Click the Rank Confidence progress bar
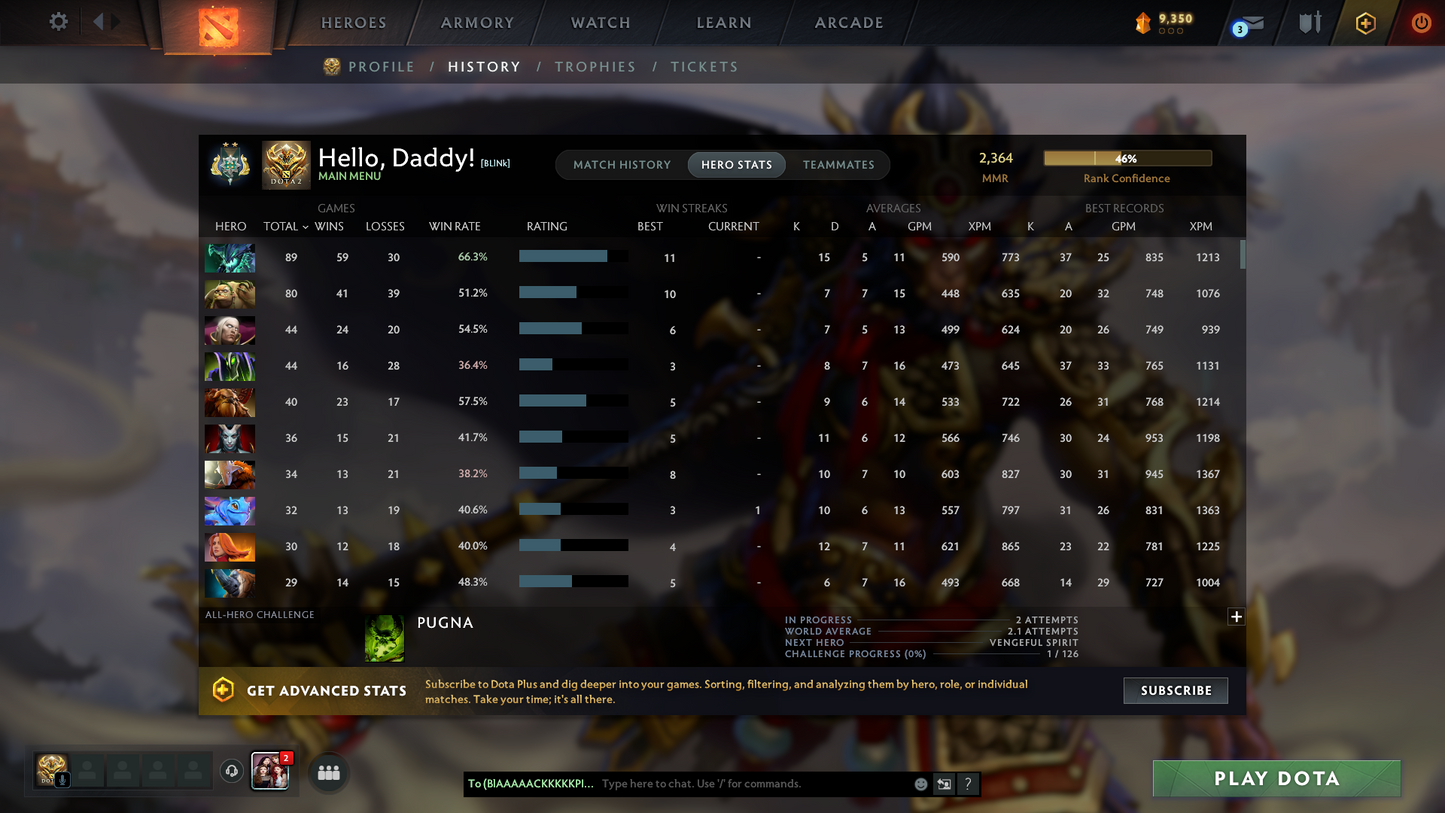Viewport: 1445px width, 813px height. coord(1128,157)
